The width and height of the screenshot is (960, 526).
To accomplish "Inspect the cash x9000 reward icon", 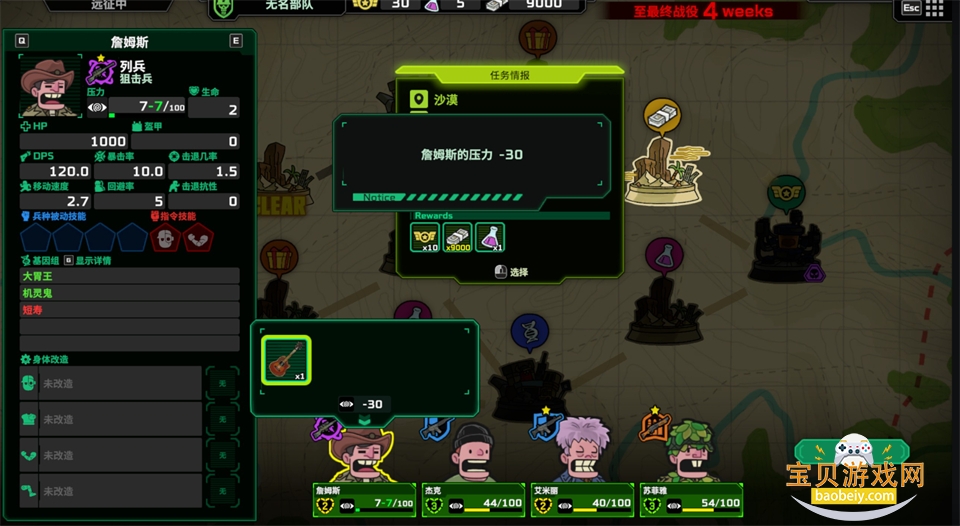I will tap(457, 237).
